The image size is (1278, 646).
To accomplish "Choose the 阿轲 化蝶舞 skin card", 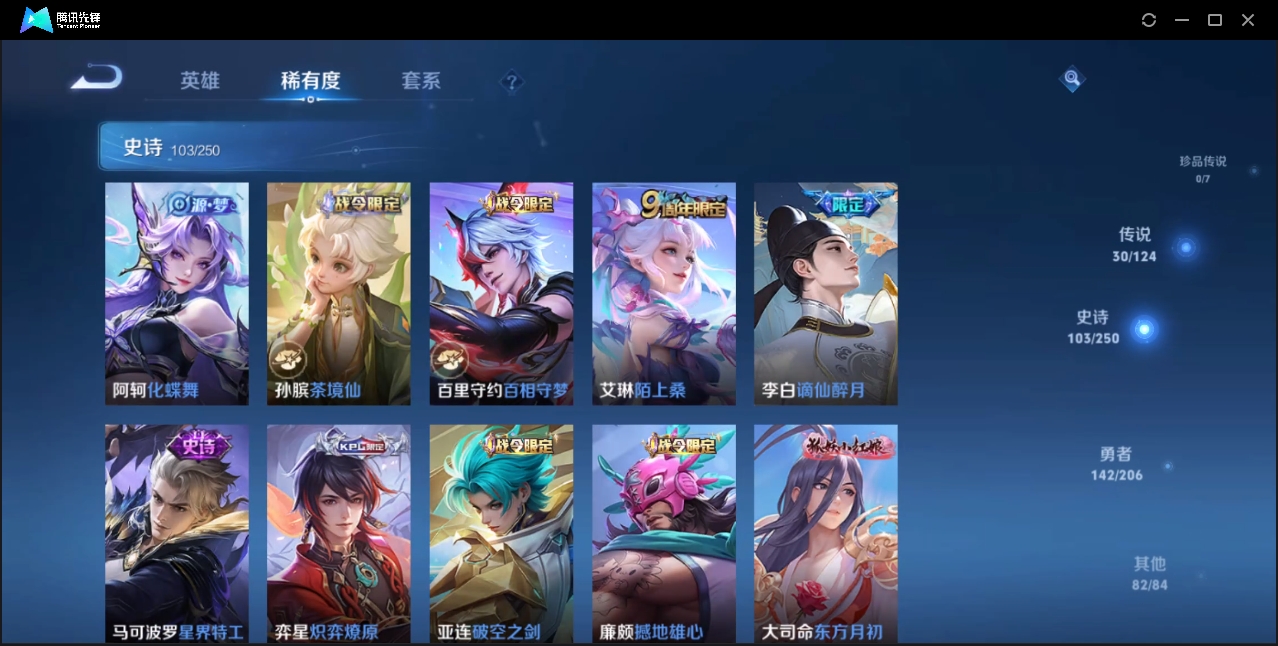I will [x=177, y=293].
